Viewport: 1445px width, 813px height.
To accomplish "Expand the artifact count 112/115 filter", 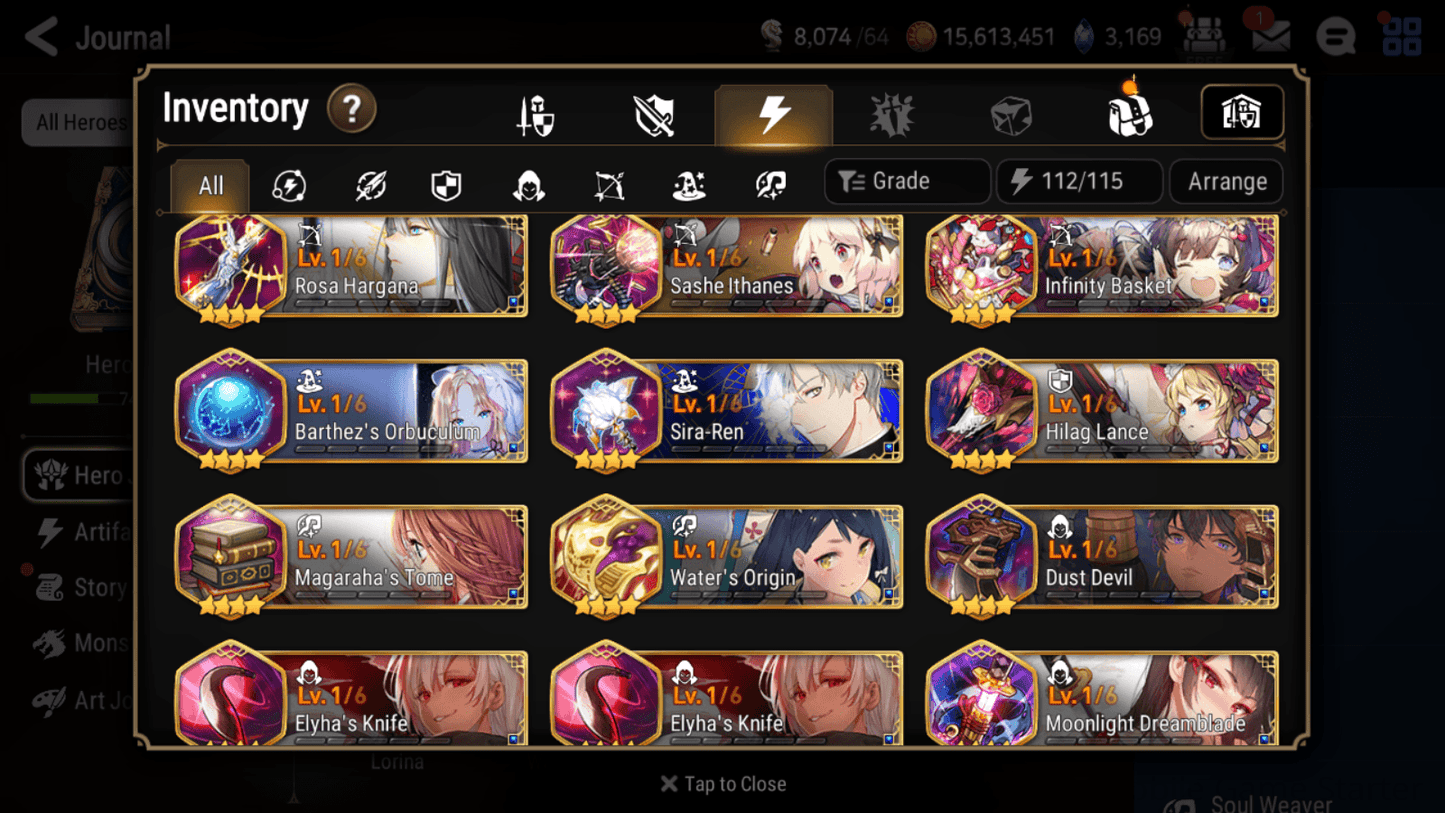I will click(1079, 181).
